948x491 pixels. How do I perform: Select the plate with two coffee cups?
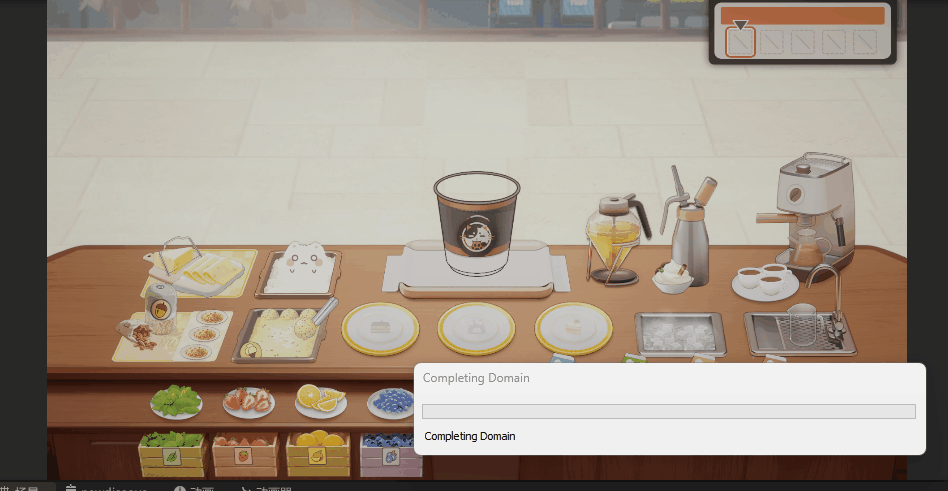[764, 279]
